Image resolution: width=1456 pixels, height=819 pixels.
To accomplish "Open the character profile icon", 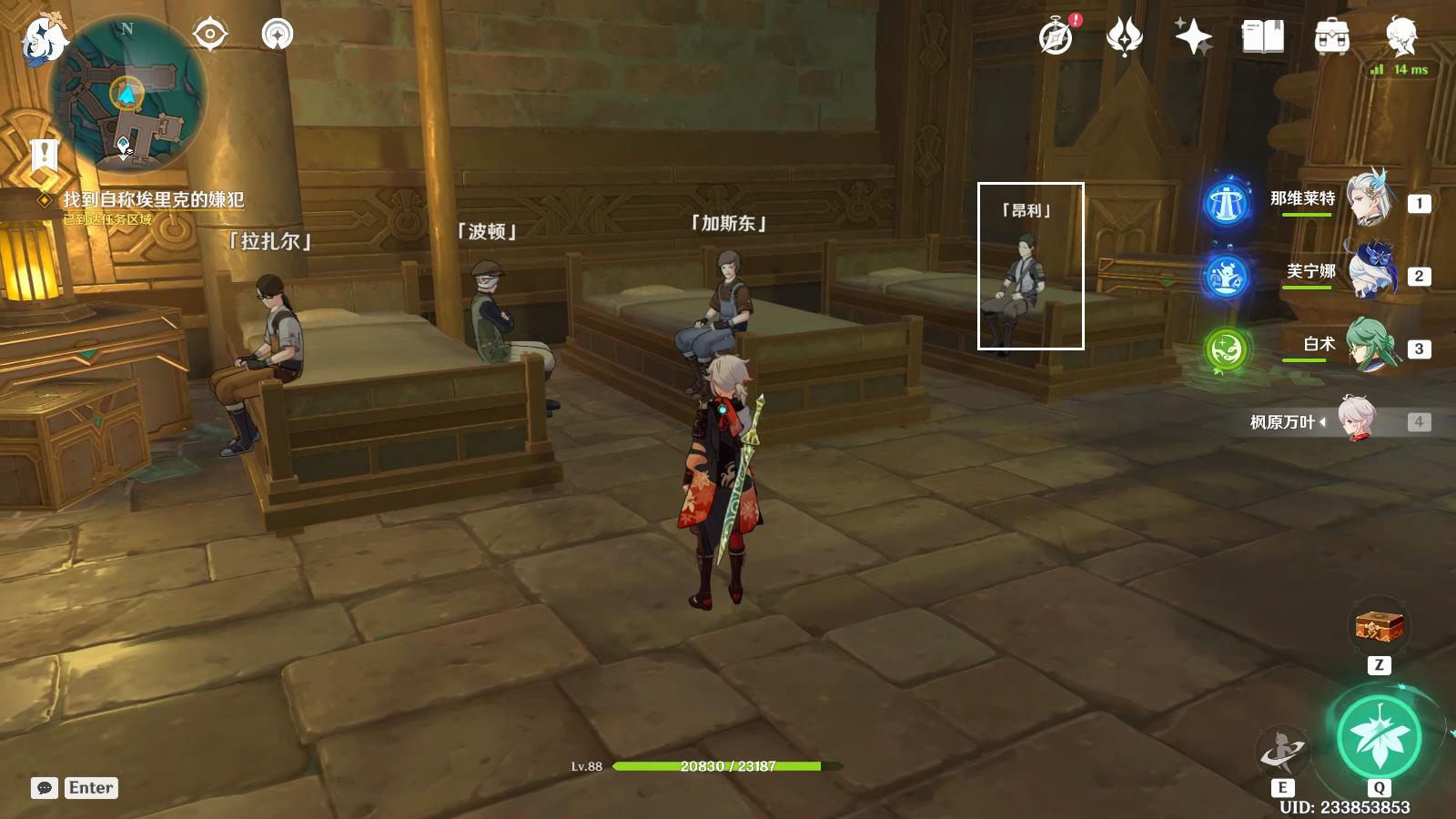I will (x=1400, y=36).
